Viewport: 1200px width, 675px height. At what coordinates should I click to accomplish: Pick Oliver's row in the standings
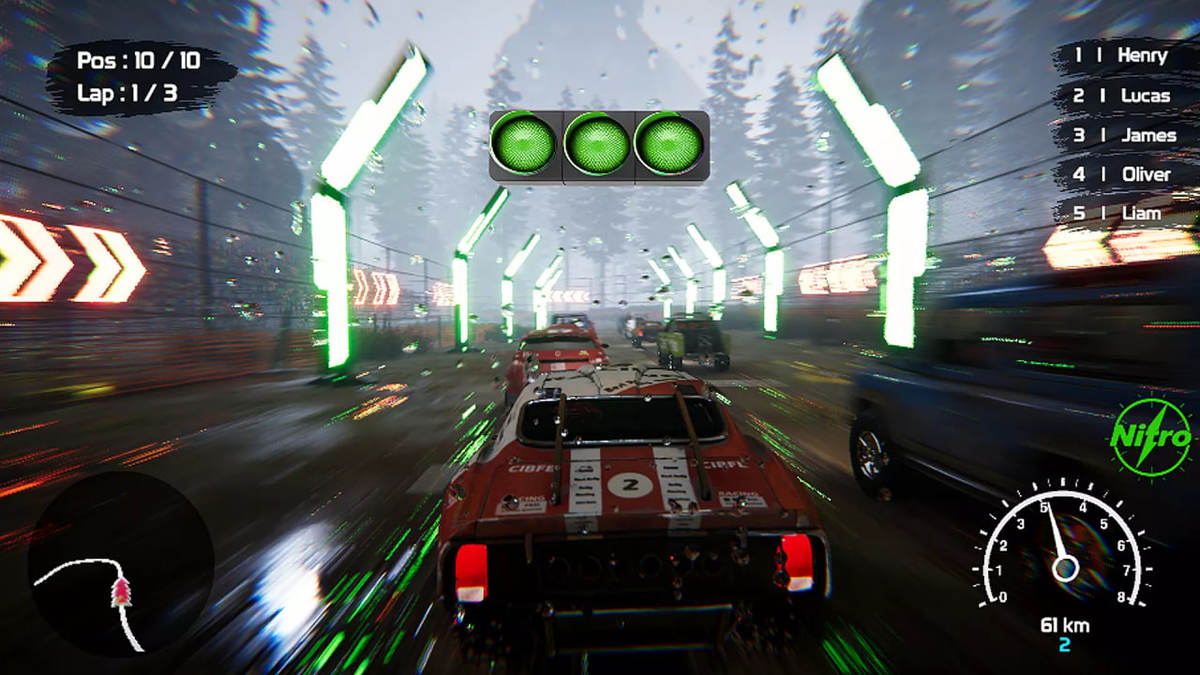click(x=1121, y=174)
